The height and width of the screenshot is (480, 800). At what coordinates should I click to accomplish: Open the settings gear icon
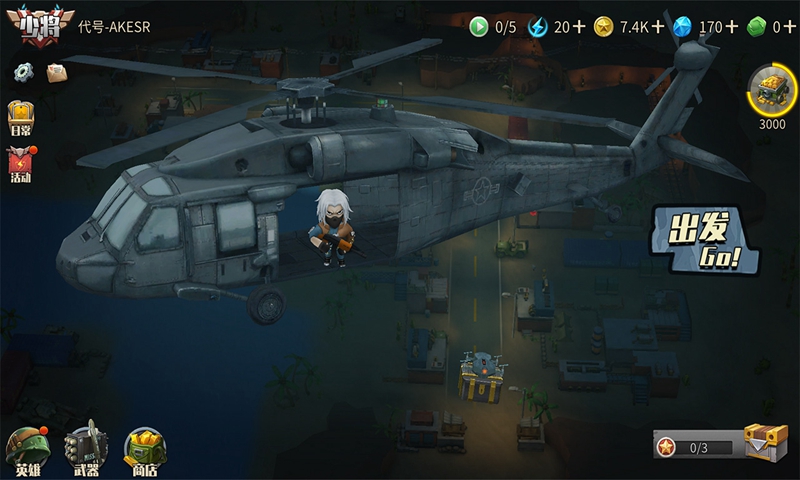[23, 71]
